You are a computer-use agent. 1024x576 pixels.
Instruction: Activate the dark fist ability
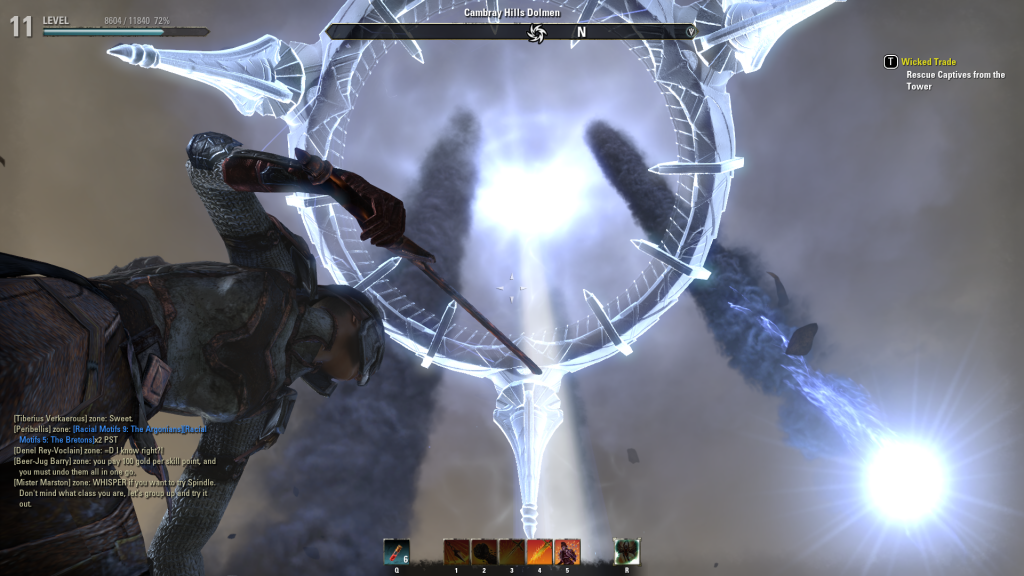(x=484, y=551)
